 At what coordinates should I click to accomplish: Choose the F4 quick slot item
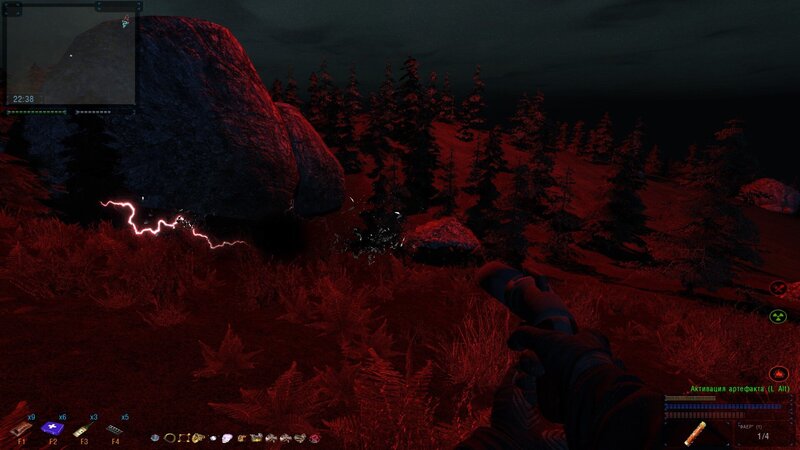(x=116, y=428)
